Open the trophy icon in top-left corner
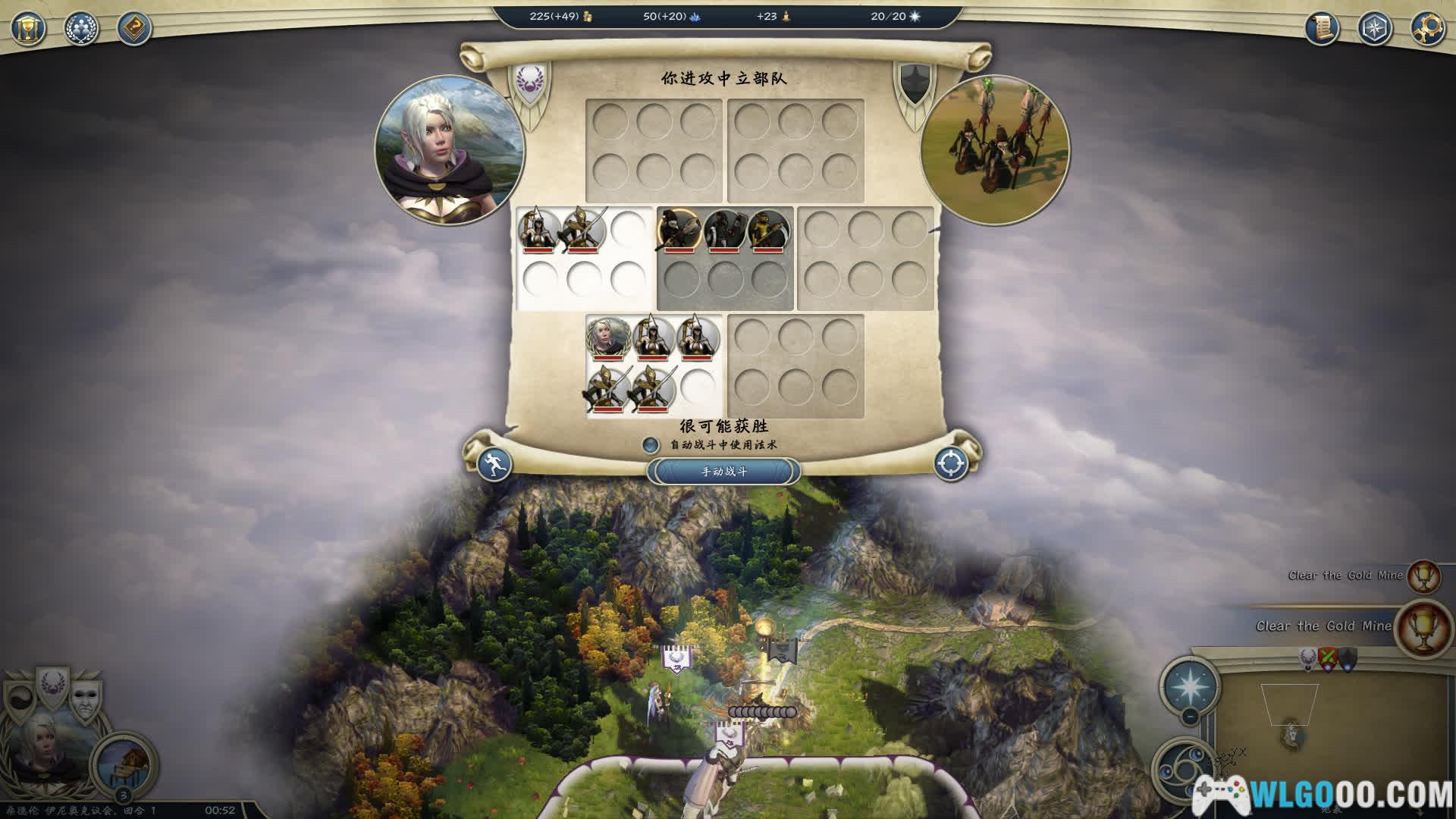This screenshot has height=819, width=1456. point(29,29)
